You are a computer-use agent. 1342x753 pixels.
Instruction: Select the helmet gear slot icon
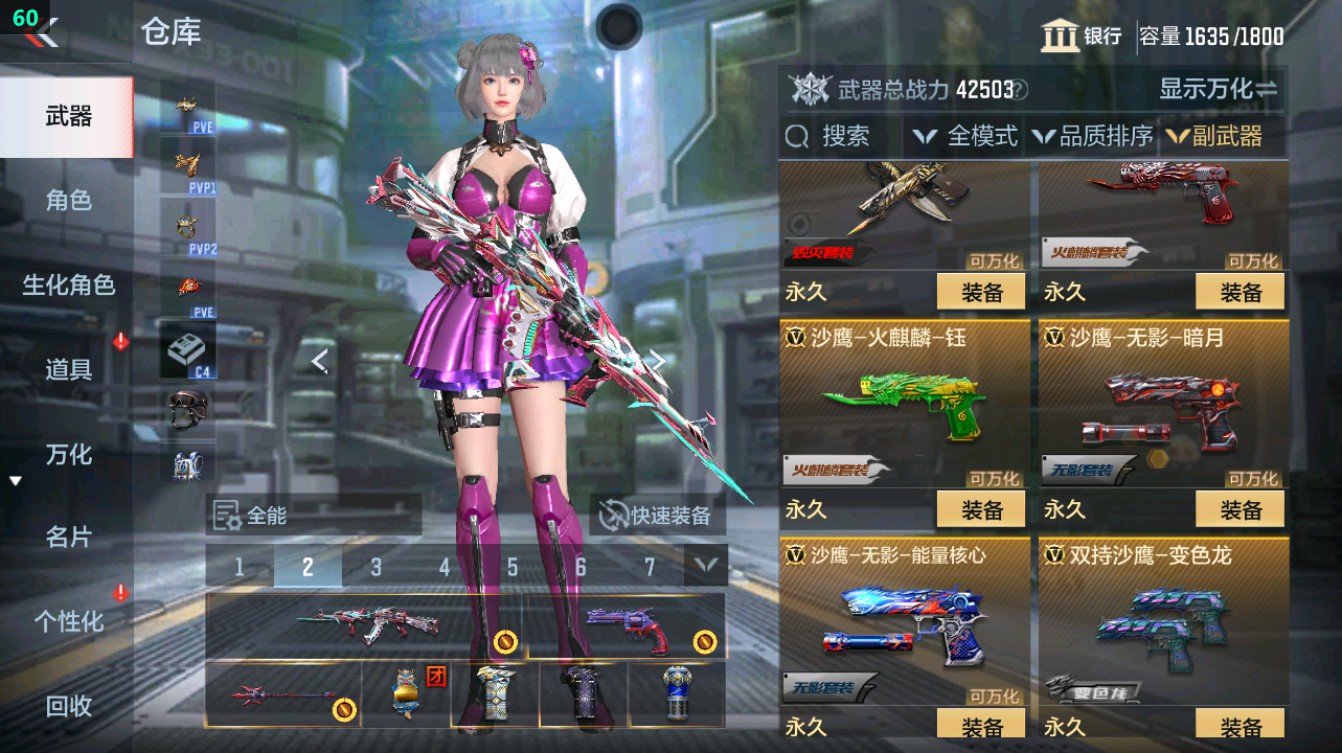tap(186, 410)
